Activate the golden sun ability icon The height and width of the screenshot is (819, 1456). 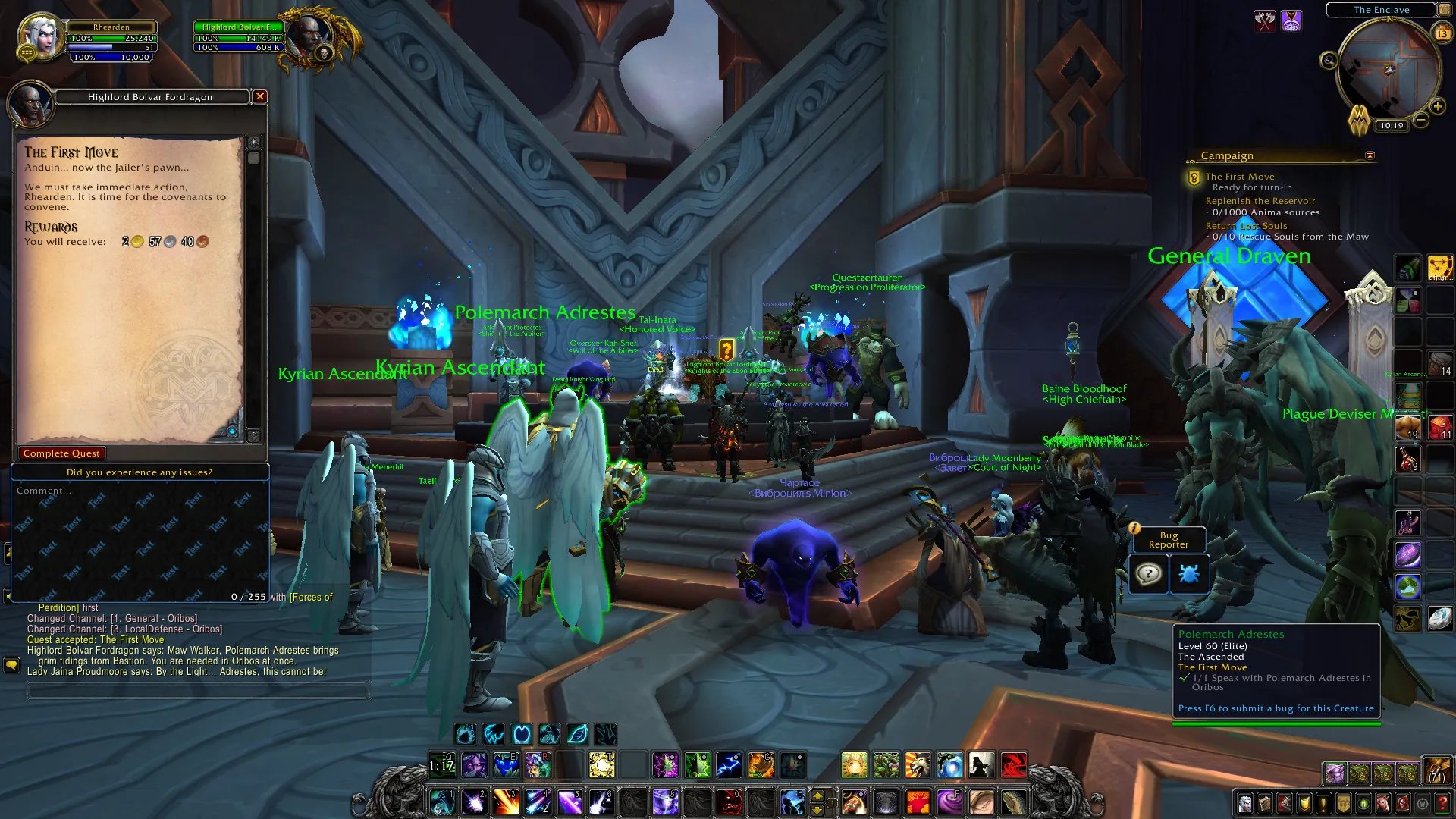click(854, 766)
